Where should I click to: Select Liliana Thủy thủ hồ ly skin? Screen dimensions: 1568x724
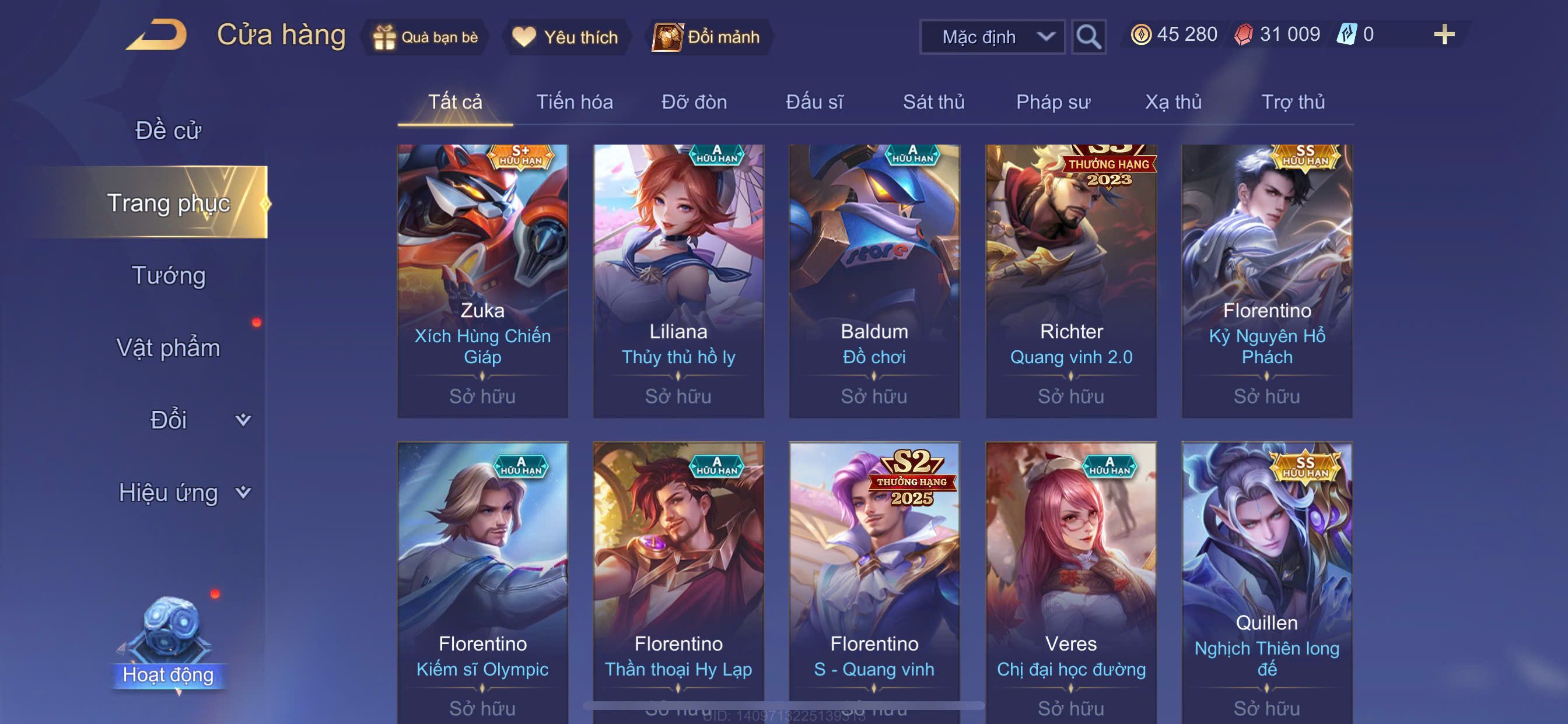pos(678,280)
